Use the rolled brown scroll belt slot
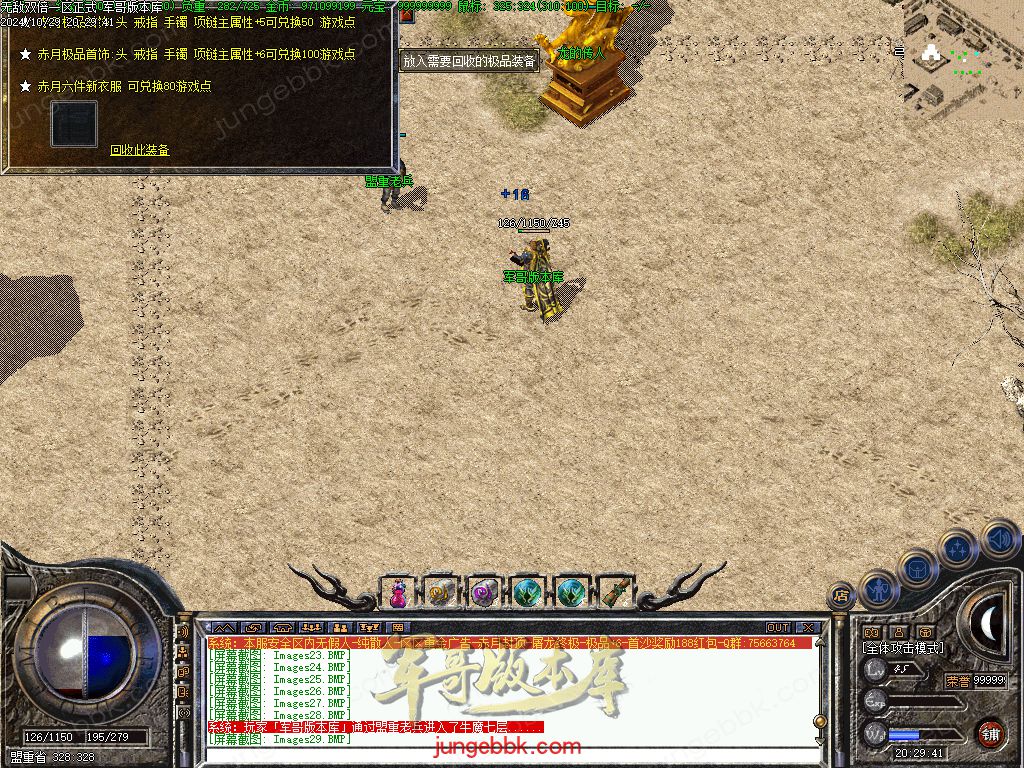The width and height of the screenshot is (1024, 768). point(616,593)
